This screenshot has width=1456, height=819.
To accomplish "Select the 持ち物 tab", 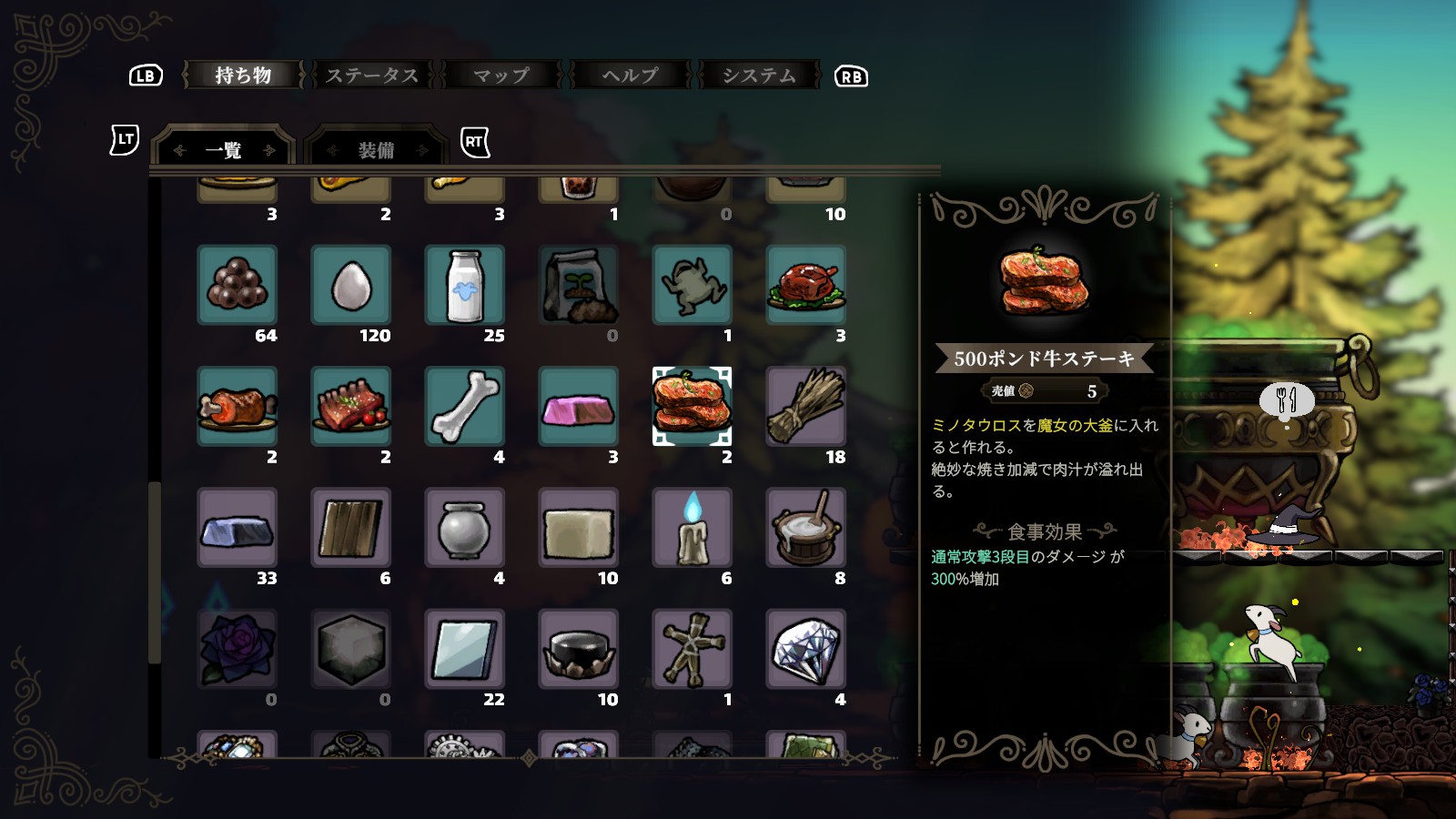I will (243, 76).
